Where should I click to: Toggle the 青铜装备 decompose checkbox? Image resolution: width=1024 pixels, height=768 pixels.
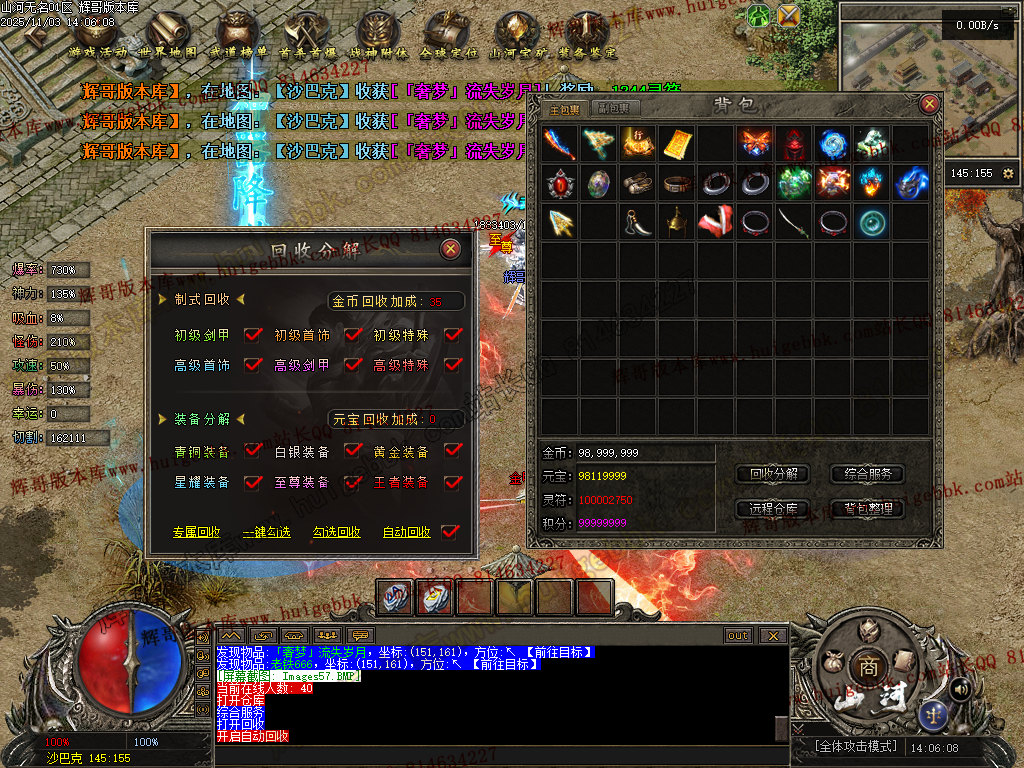(253, 452)
